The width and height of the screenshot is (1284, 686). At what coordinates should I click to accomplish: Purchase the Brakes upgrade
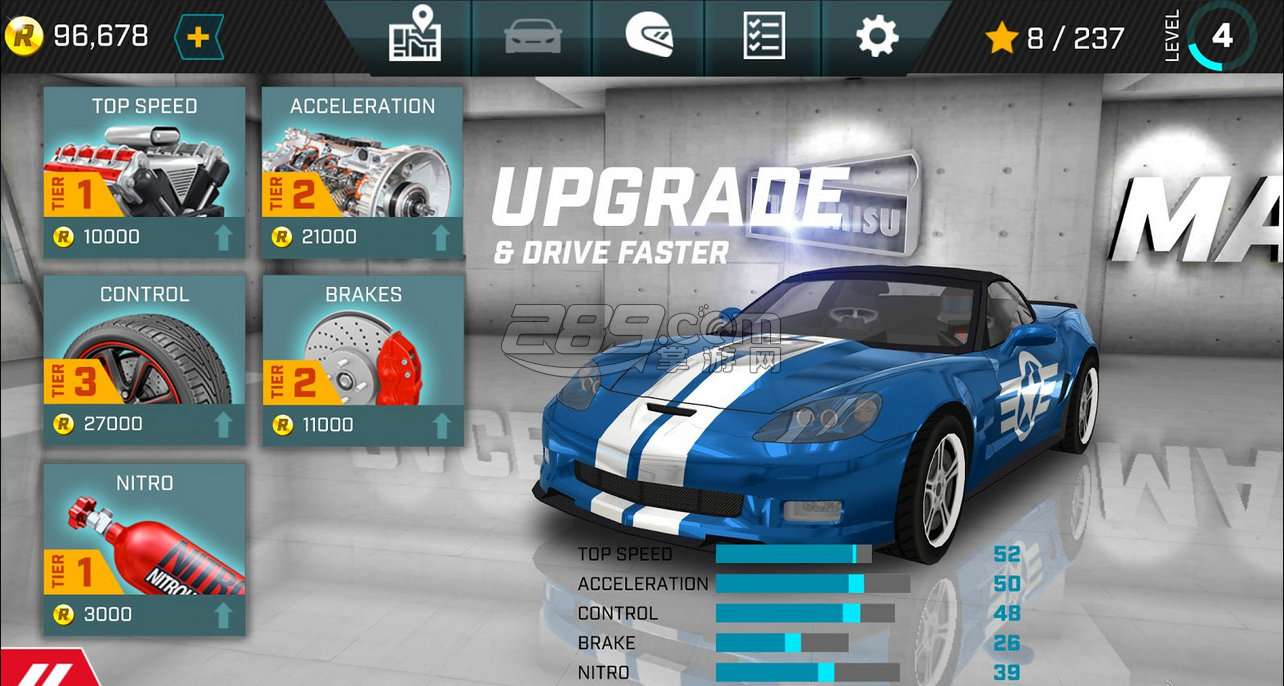[362, 360]
